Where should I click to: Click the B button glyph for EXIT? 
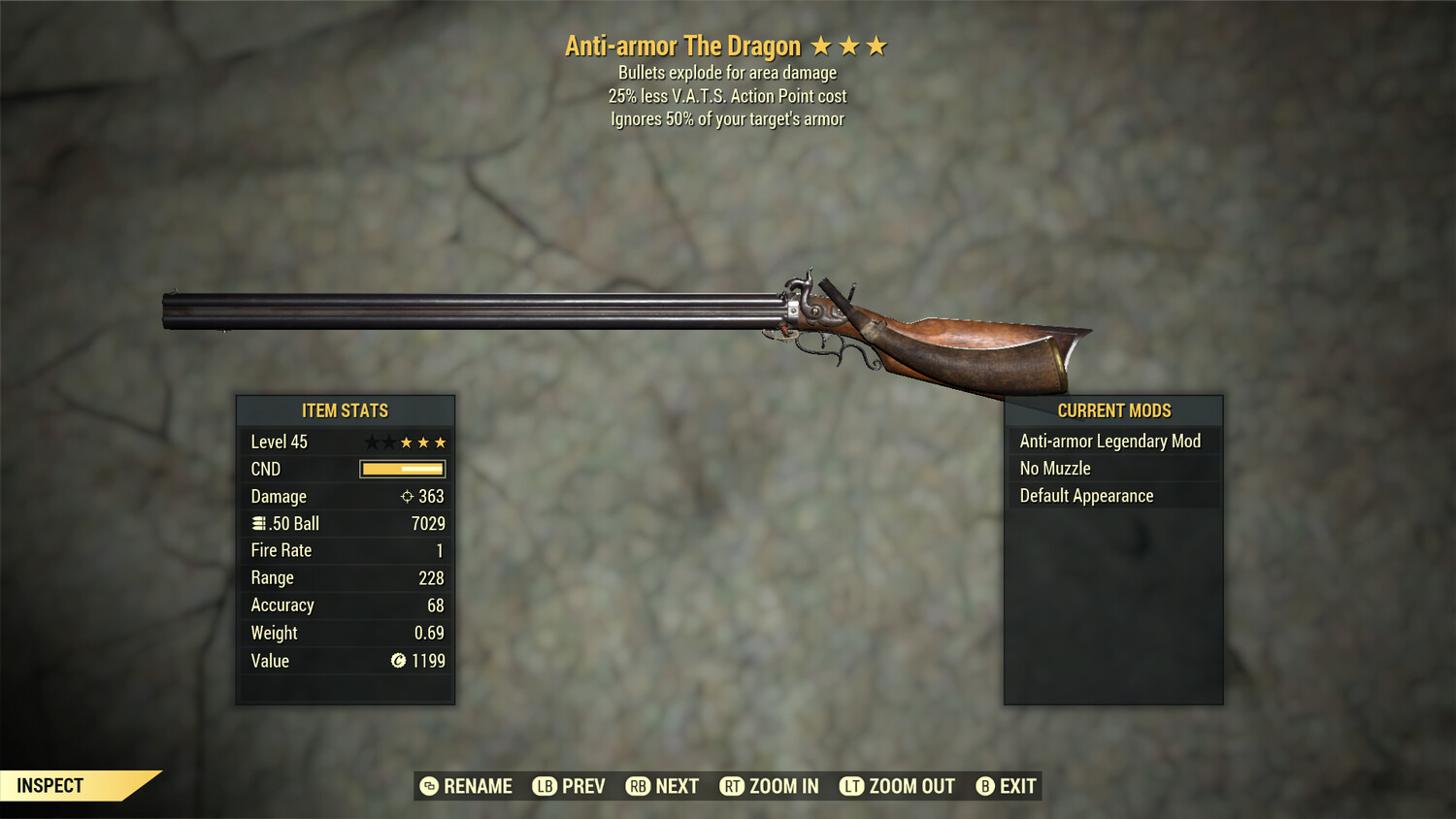click(986, 786)
